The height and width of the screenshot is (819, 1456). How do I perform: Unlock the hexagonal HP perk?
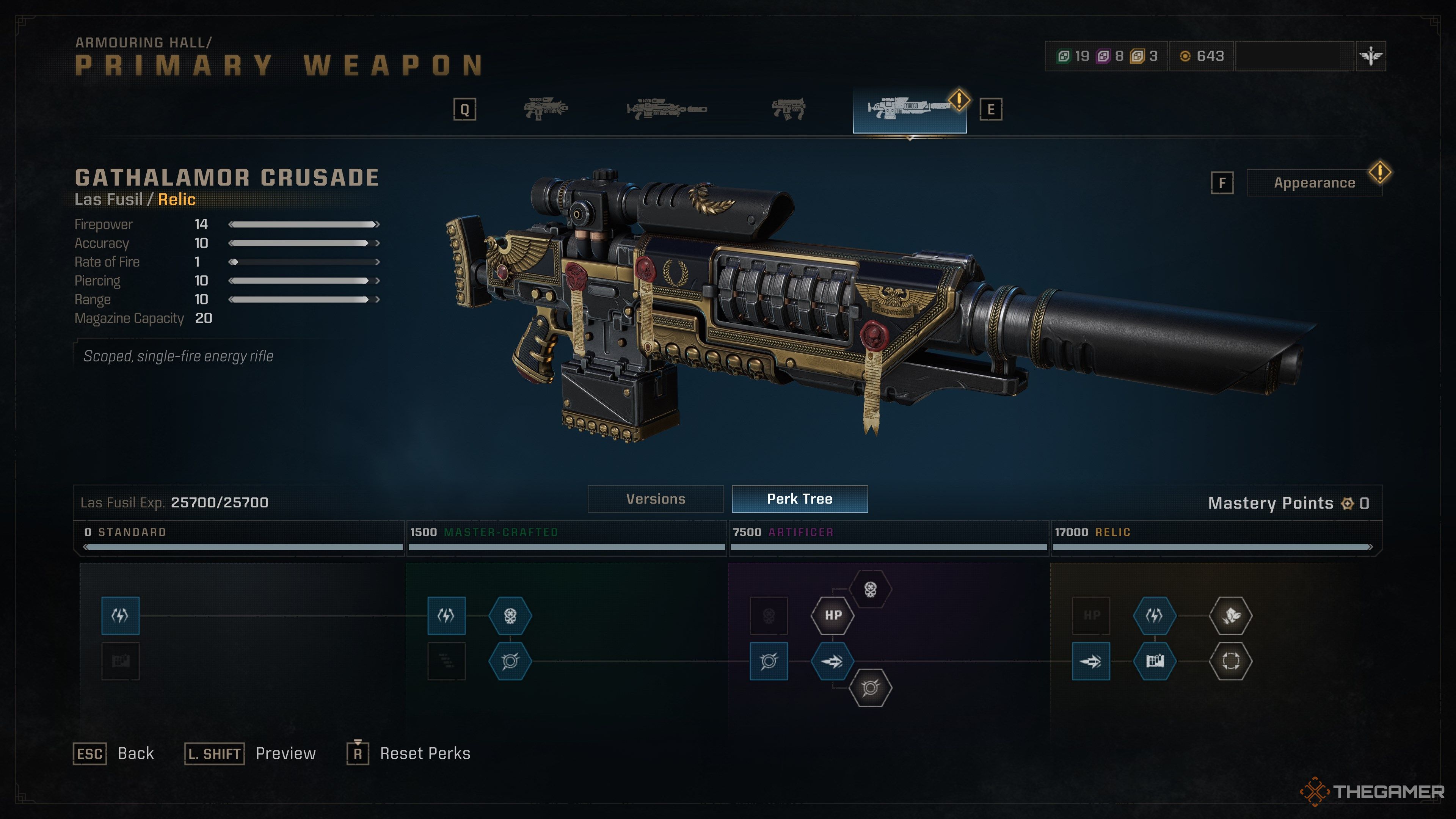(x=833, y=615)
